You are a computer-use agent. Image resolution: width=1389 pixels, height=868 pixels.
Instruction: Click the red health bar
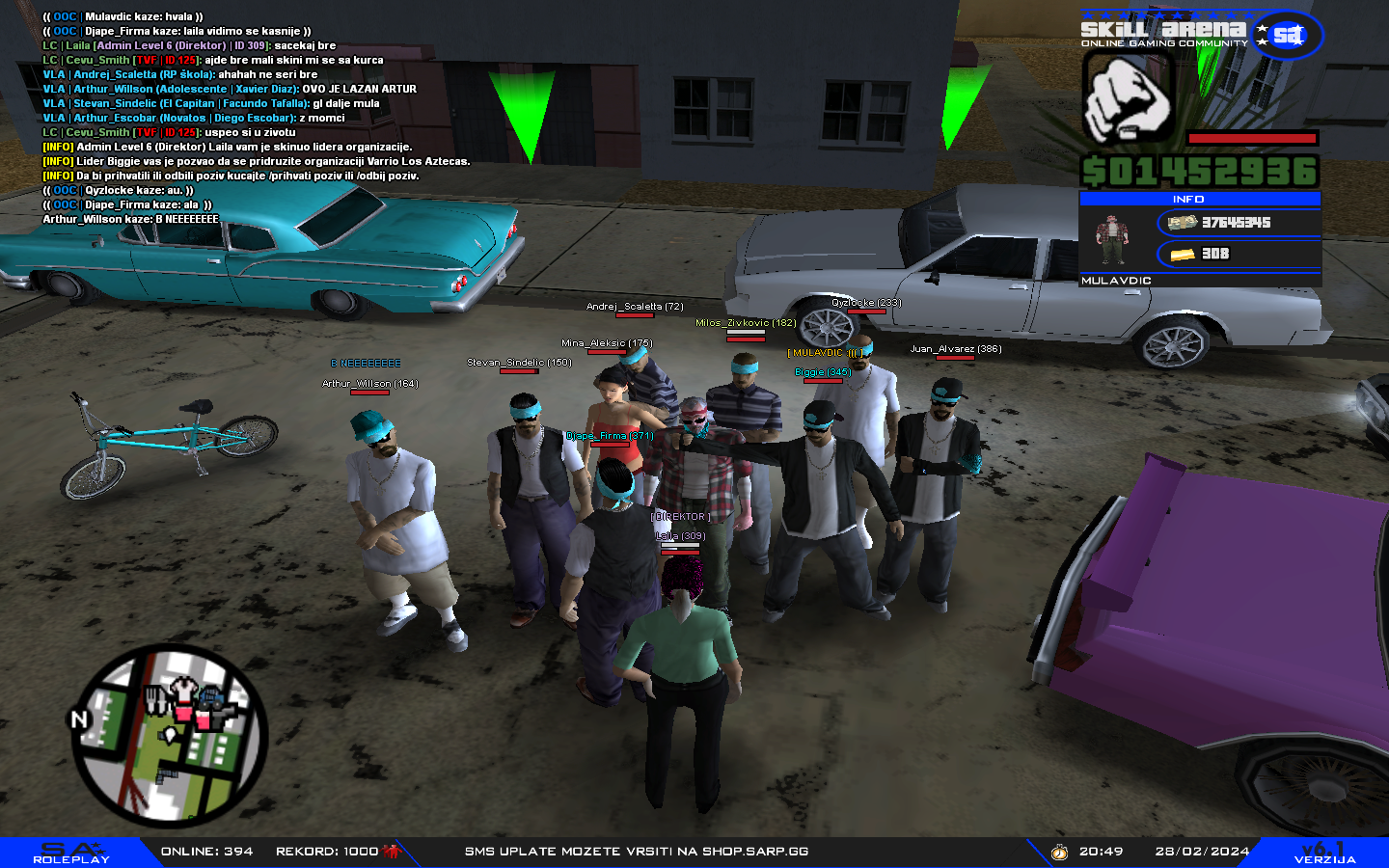click(x=1252, y=136)
